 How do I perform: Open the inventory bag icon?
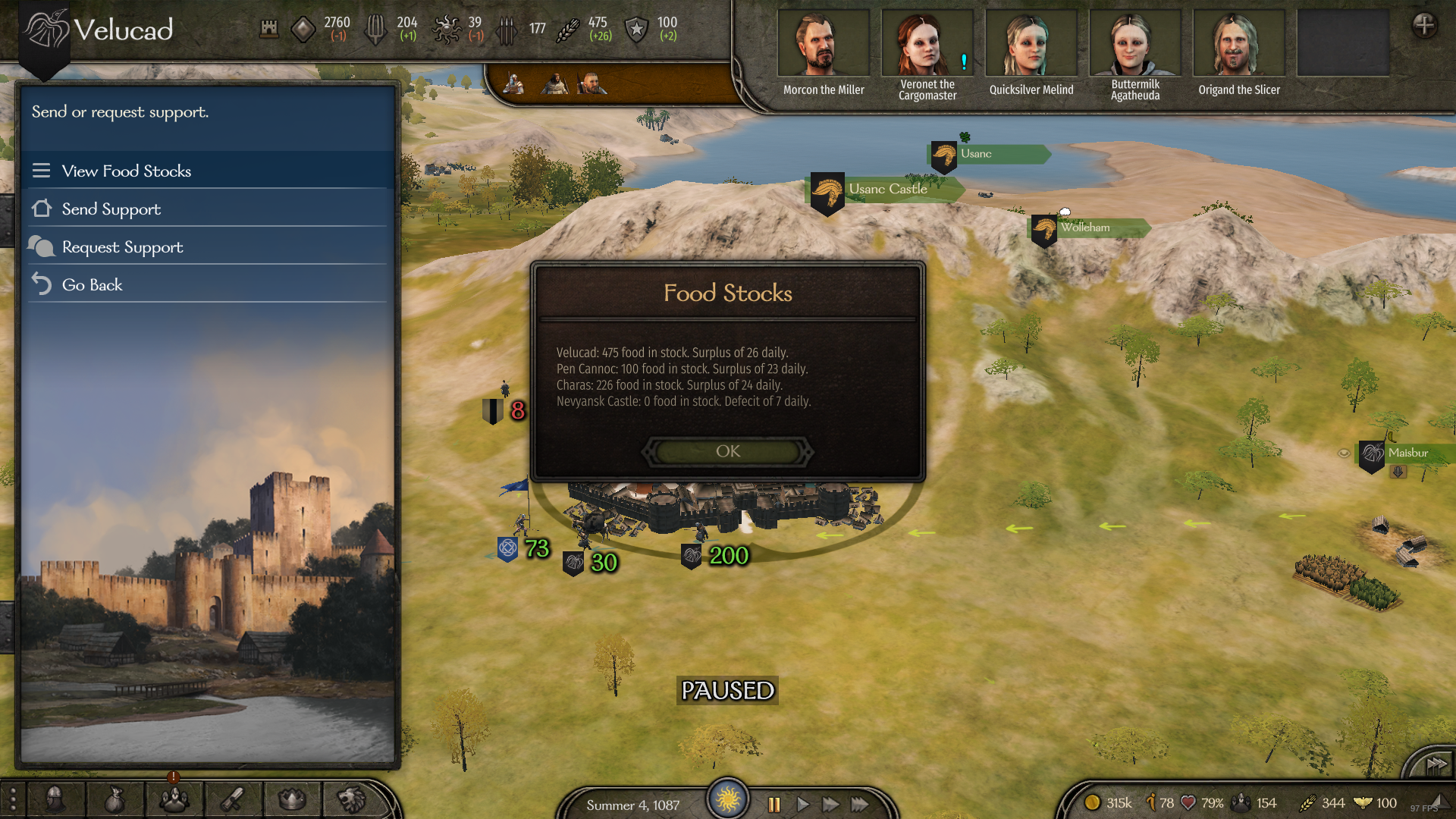114,799
